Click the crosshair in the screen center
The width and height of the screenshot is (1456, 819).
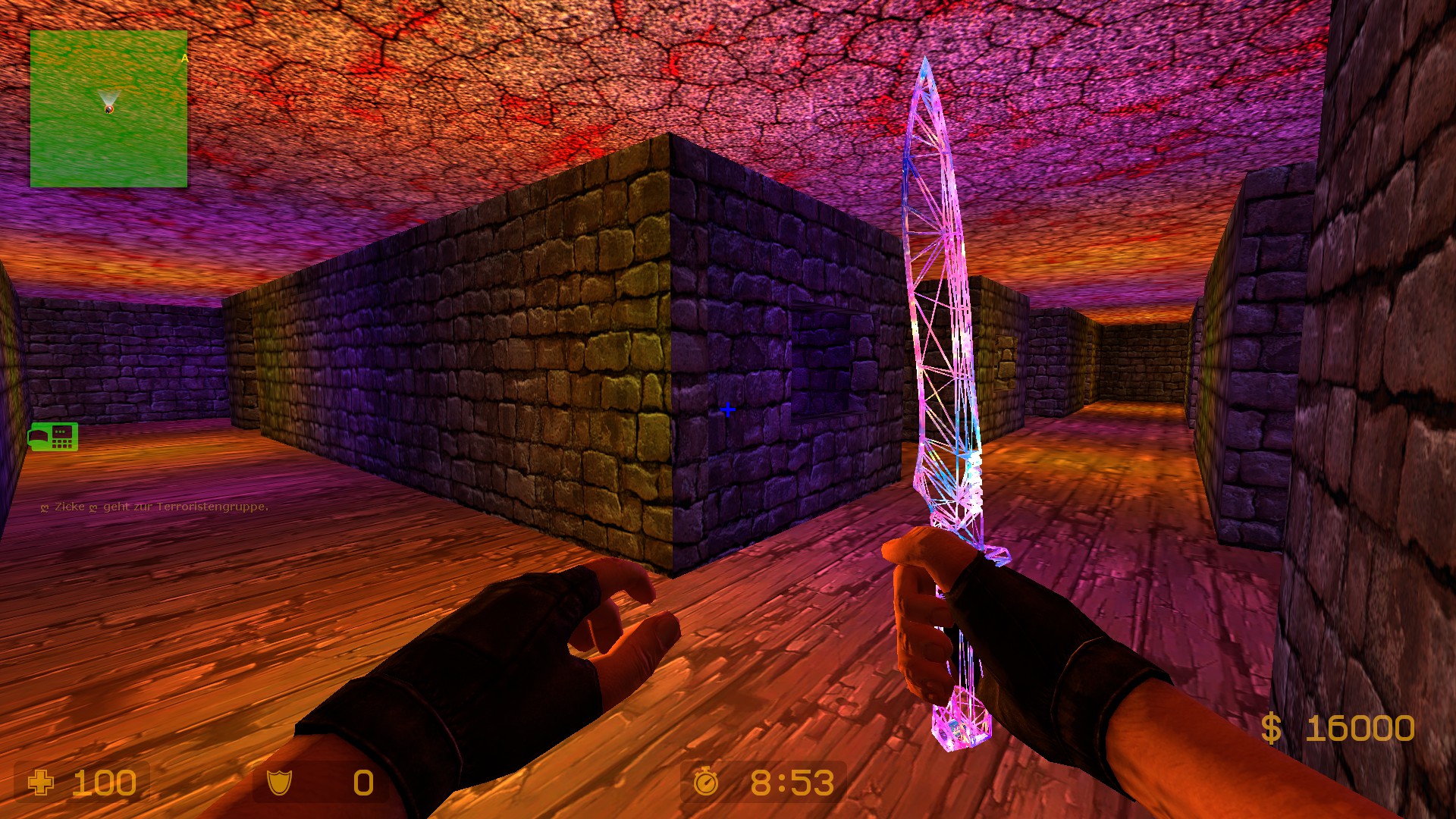tap(729, 408)
